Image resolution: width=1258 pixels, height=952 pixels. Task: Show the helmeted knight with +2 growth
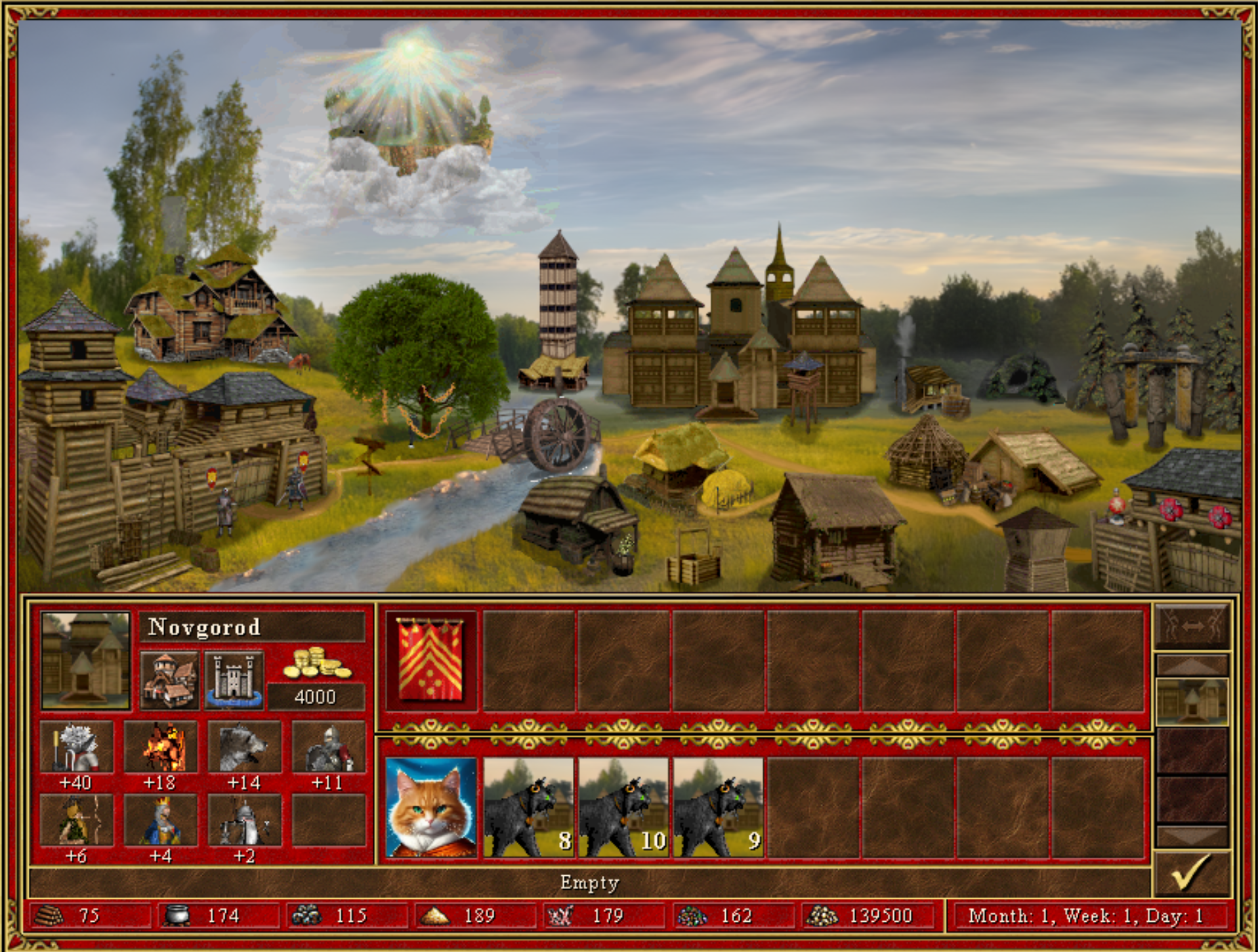pyautogui.click(x=244, y=820)
